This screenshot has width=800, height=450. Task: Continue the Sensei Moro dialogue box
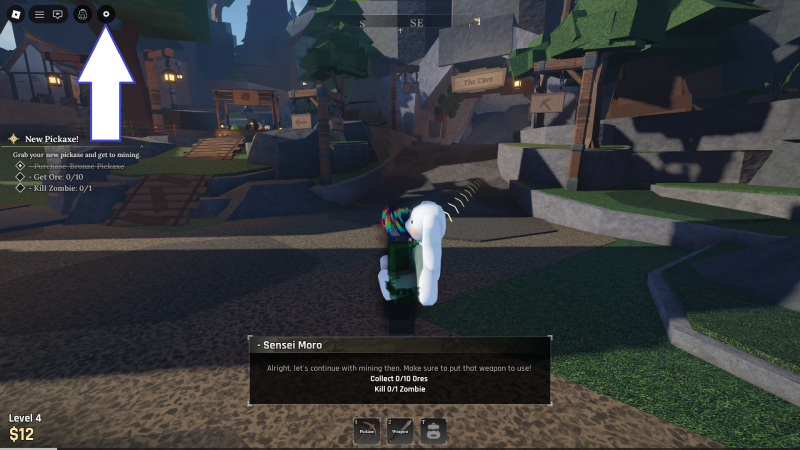coord(399,370)
